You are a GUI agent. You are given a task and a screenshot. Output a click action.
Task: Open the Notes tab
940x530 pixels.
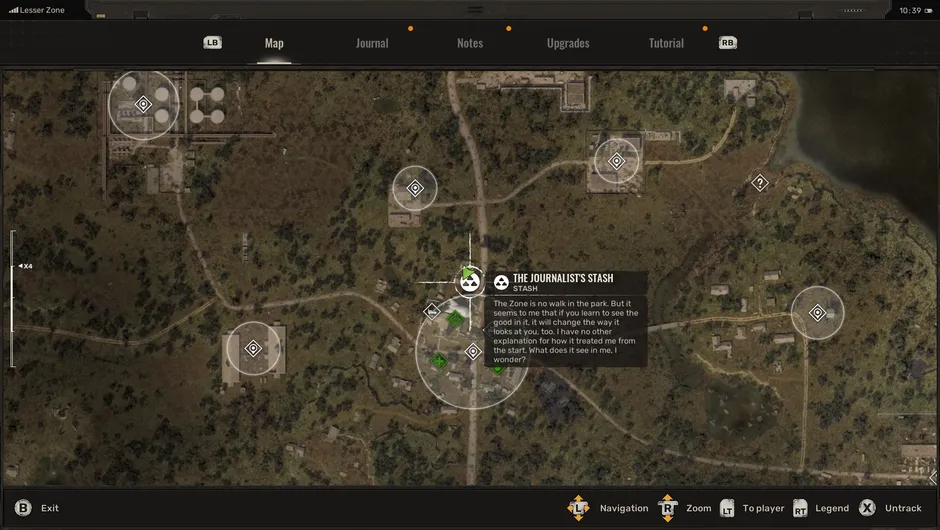tap(470, 43)
